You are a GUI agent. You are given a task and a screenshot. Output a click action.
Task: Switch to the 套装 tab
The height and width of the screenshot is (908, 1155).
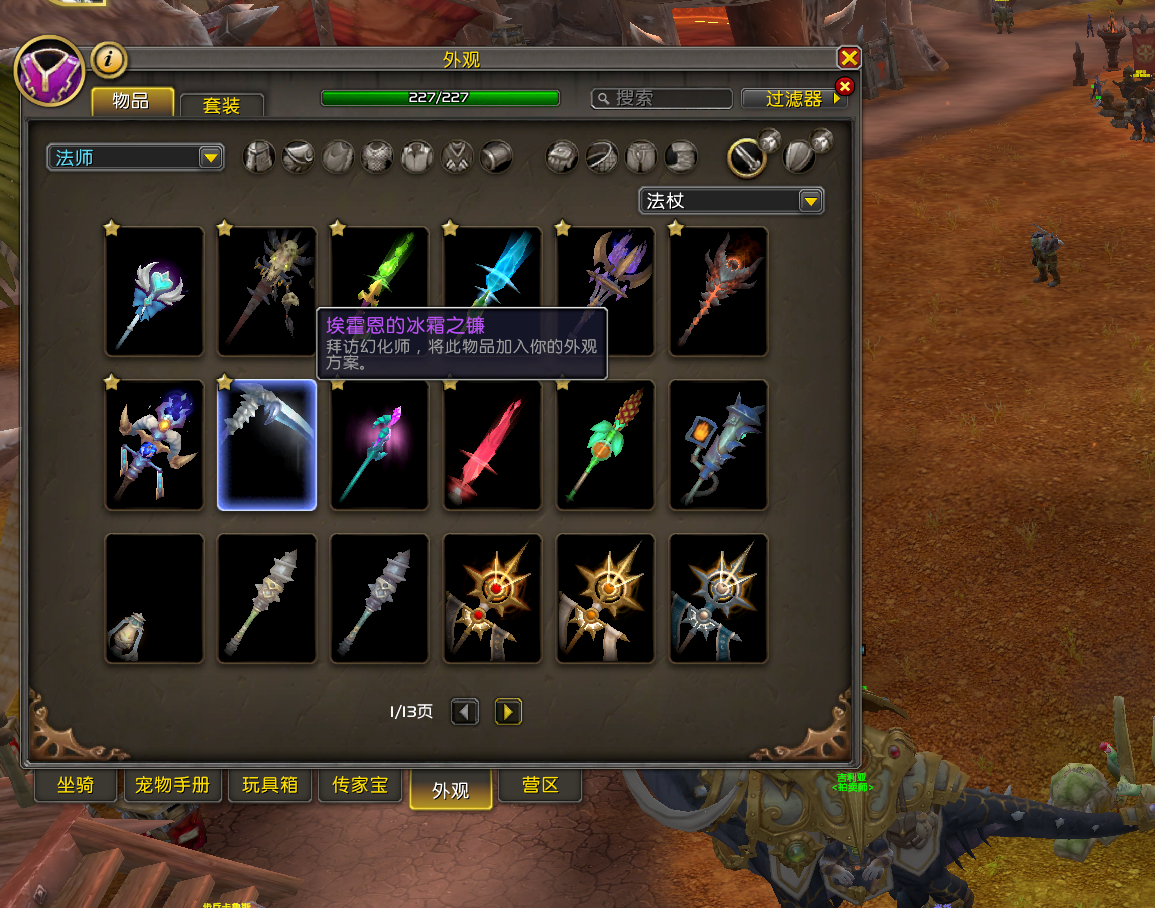pos(221,104)
